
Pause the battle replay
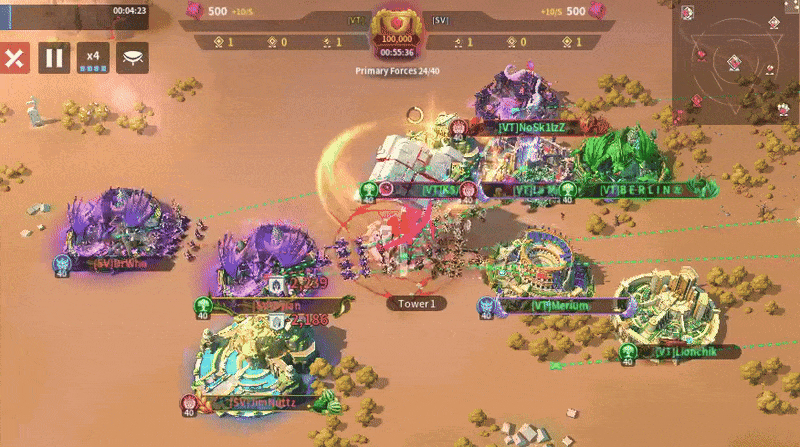[54, 58]
